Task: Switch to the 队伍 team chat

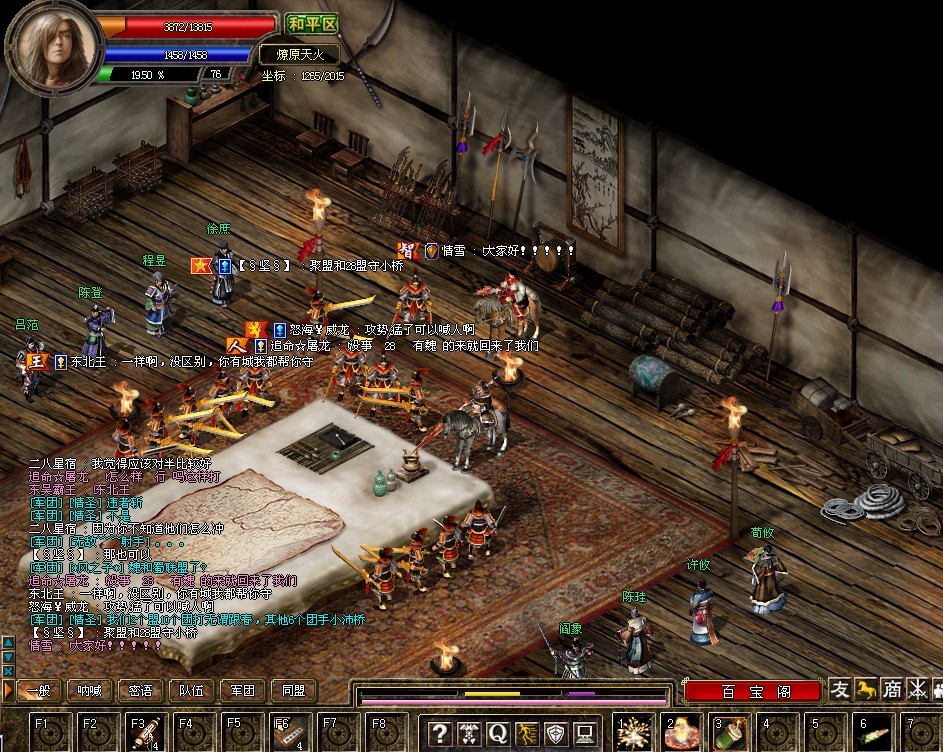Action: pyautogui.click(x=191, y=690)
